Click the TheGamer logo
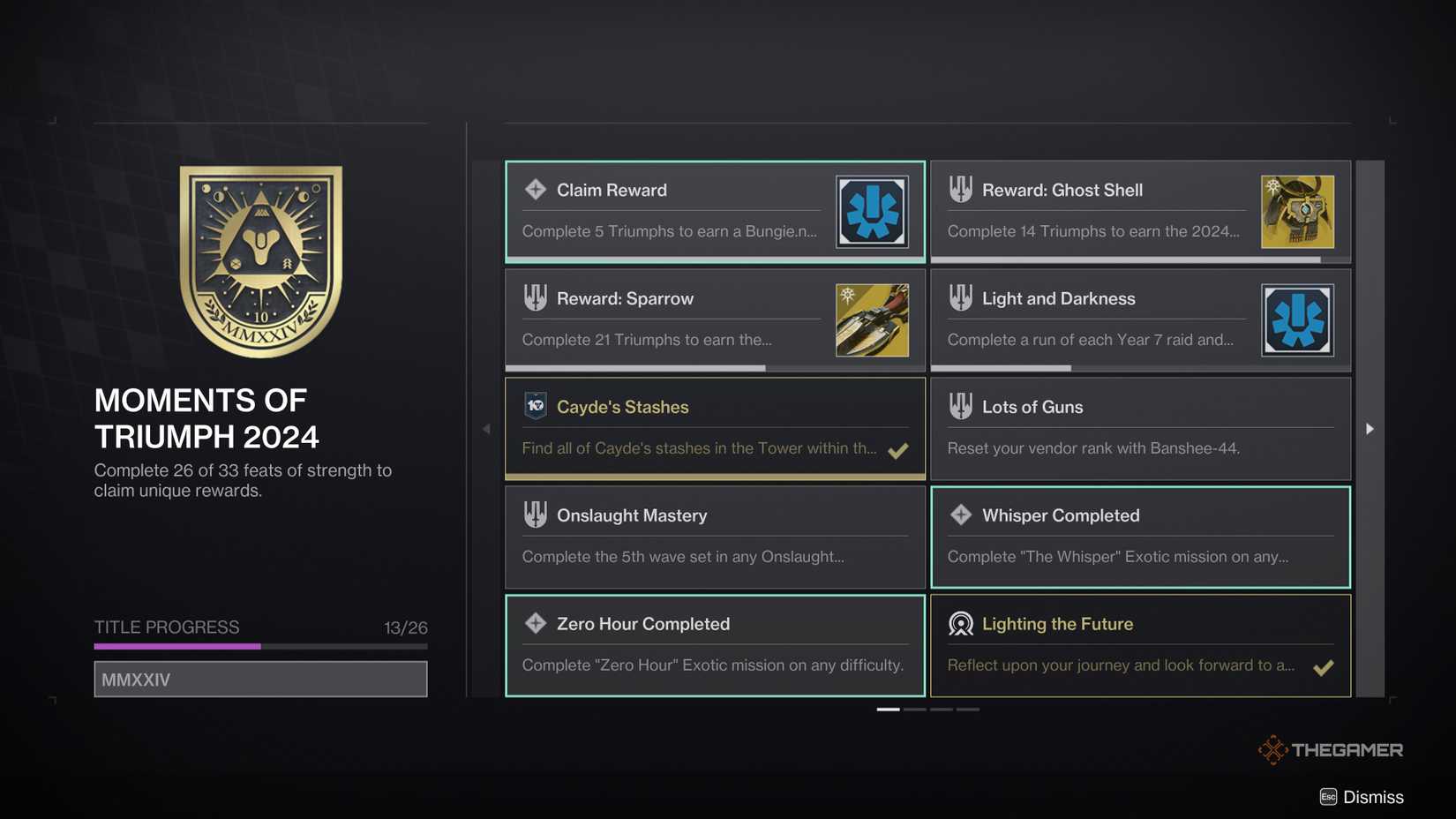The image size is (1456, 819). (x=1331, y=749)
